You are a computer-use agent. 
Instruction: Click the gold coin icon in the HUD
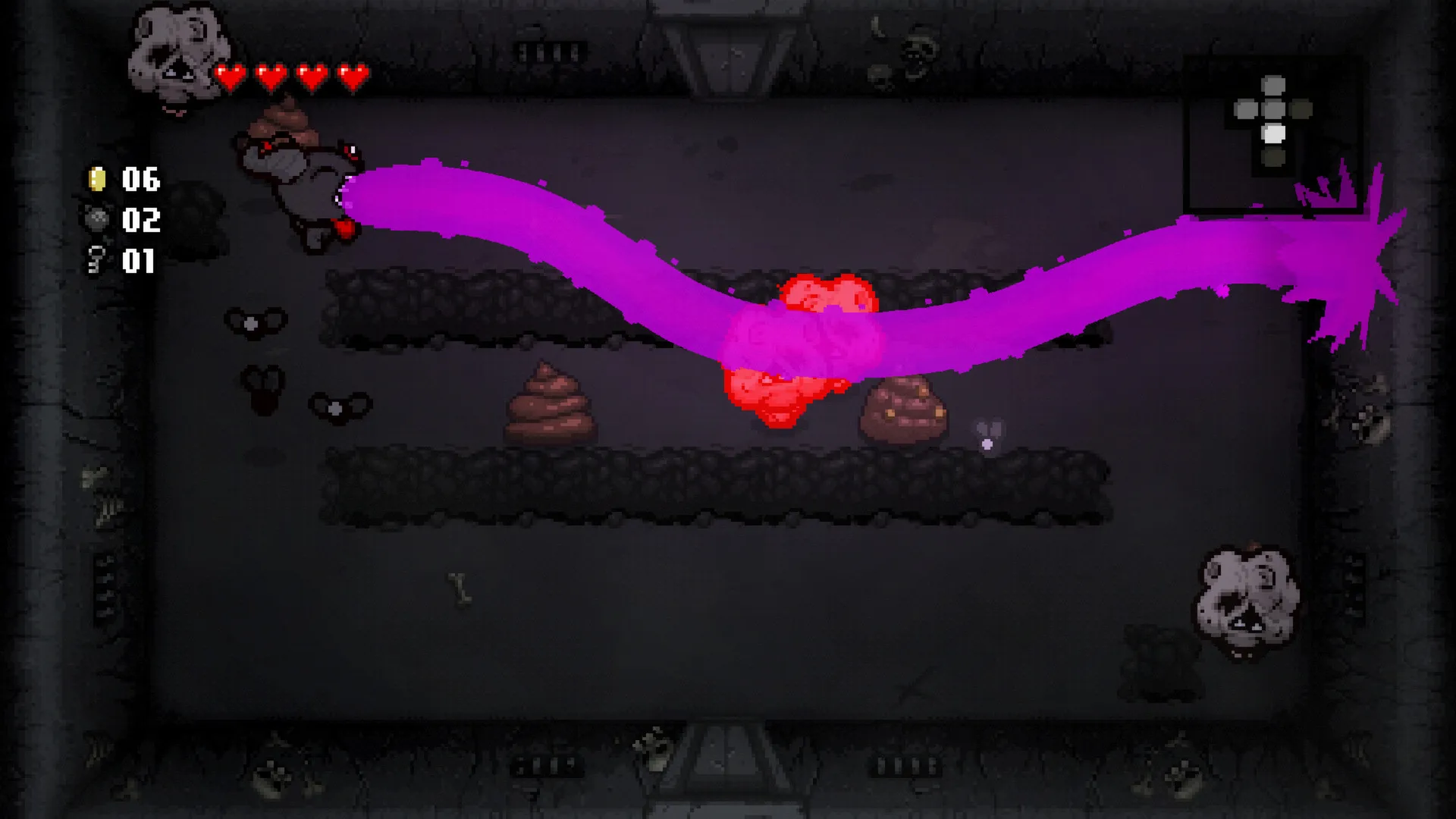tap(96, 180)
